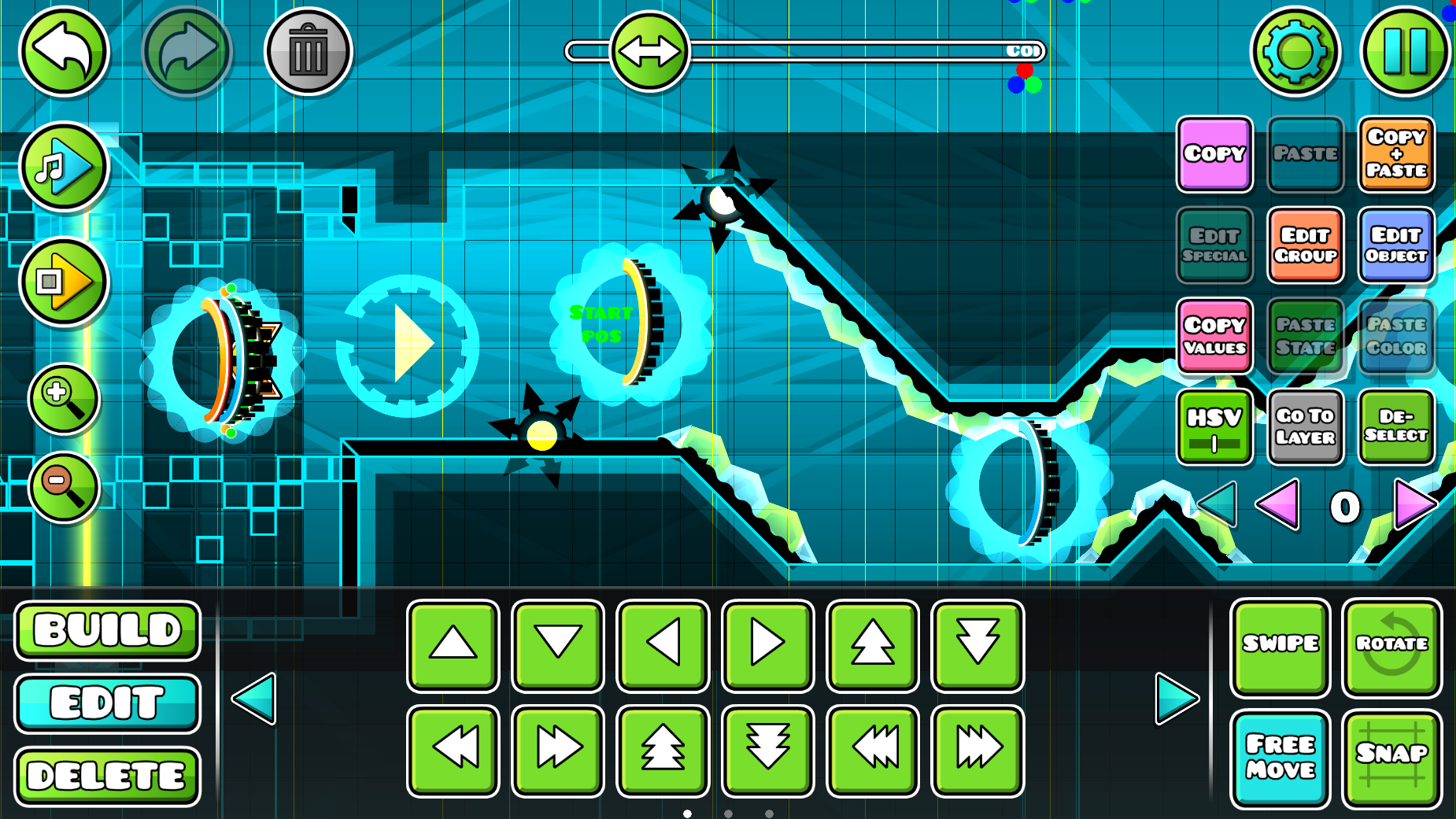
Task: Playtest the level with the yellow arrow button
Action: (63, 281)
